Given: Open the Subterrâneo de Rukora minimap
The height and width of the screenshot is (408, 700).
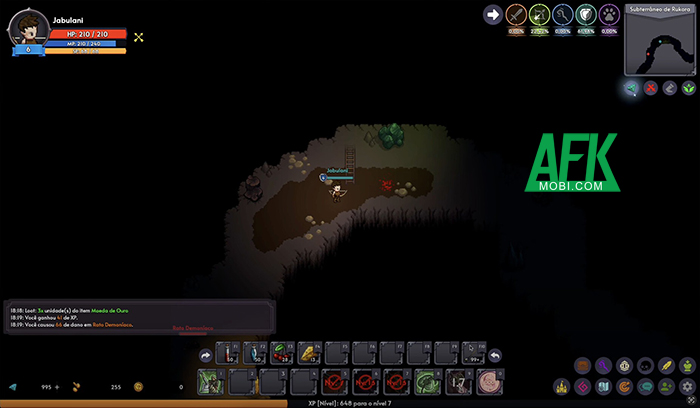Looking at the screenshot, I should click(x=662, y=44).
